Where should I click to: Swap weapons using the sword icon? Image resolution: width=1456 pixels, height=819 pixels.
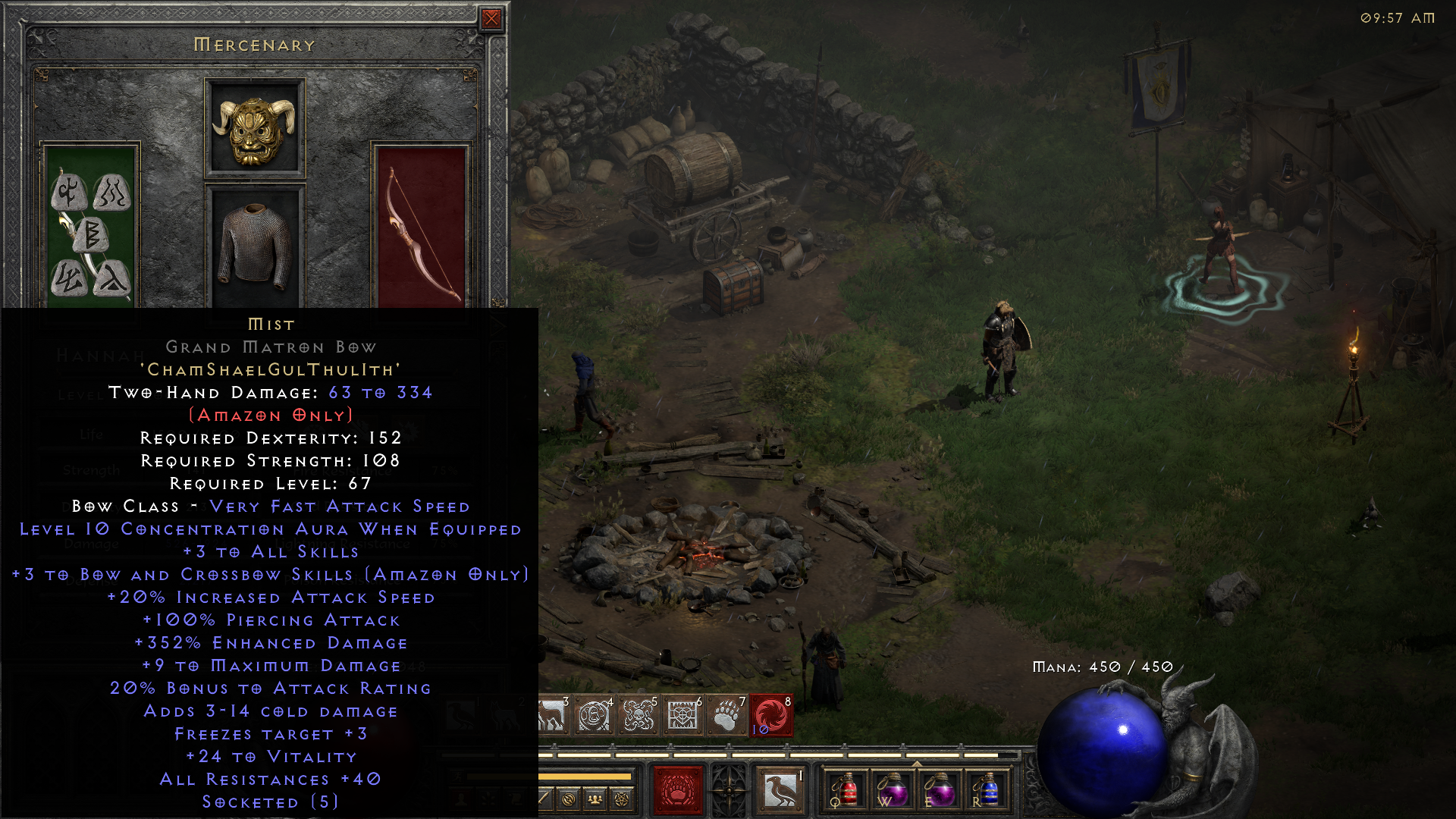point(543,797)
